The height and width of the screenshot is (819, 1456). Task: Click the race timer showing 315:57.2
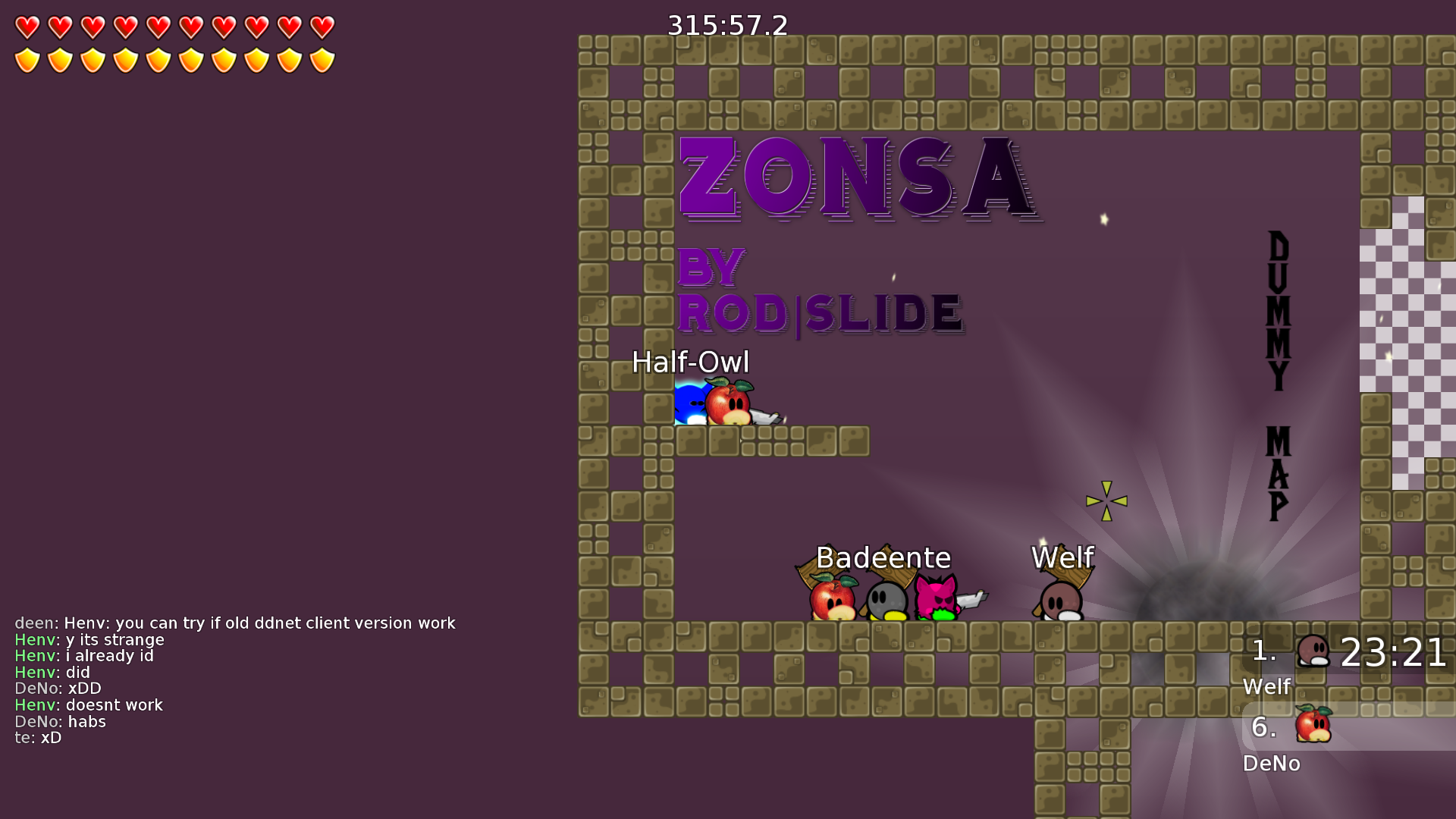click(x=726, y=26)
